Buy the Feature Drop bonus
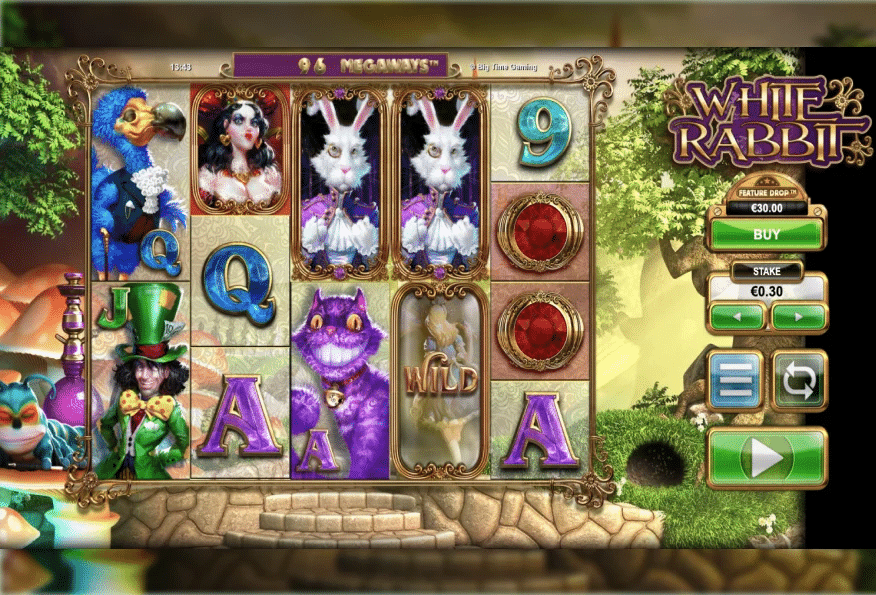Image resolution: width=876 pixels, height=595 pixels. pyautogui.click(x=766, y=234)
